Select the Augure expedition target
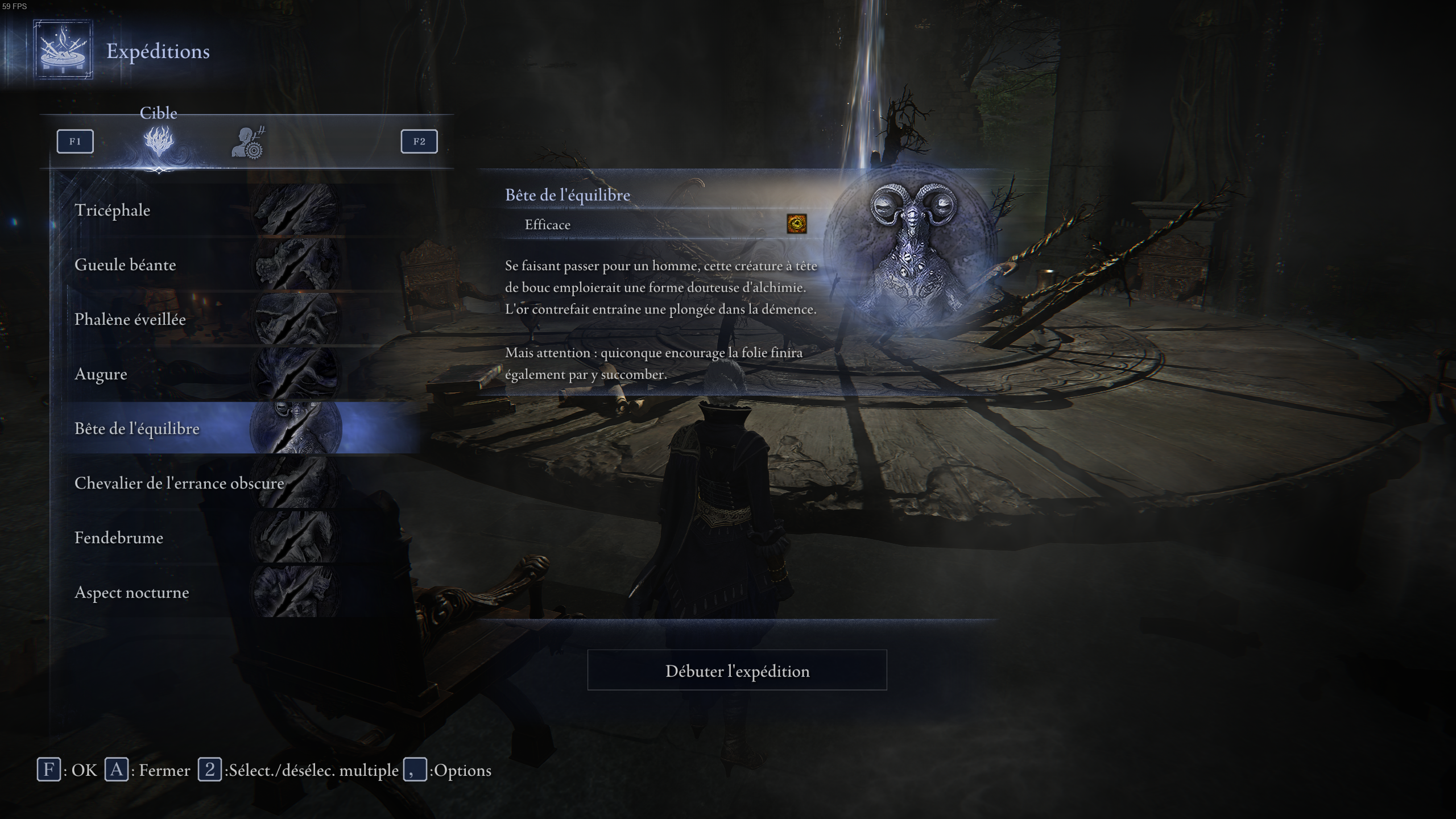The height and width of the screenshot is (819, 1456). point(100,374)
